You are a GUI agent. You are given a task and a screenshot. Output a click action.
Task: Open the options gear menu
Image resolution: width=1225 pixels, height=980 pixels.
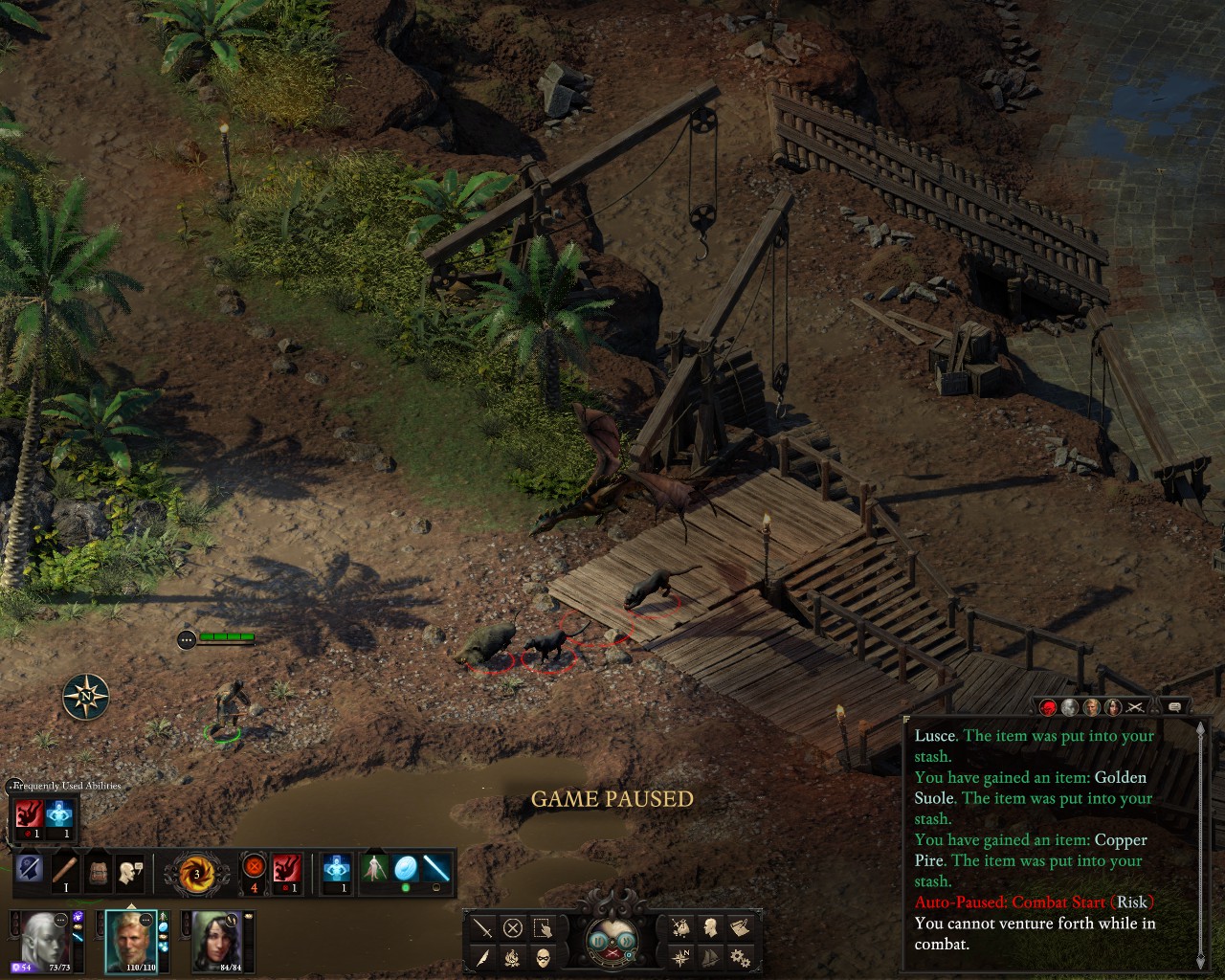[x=739, y=957]
